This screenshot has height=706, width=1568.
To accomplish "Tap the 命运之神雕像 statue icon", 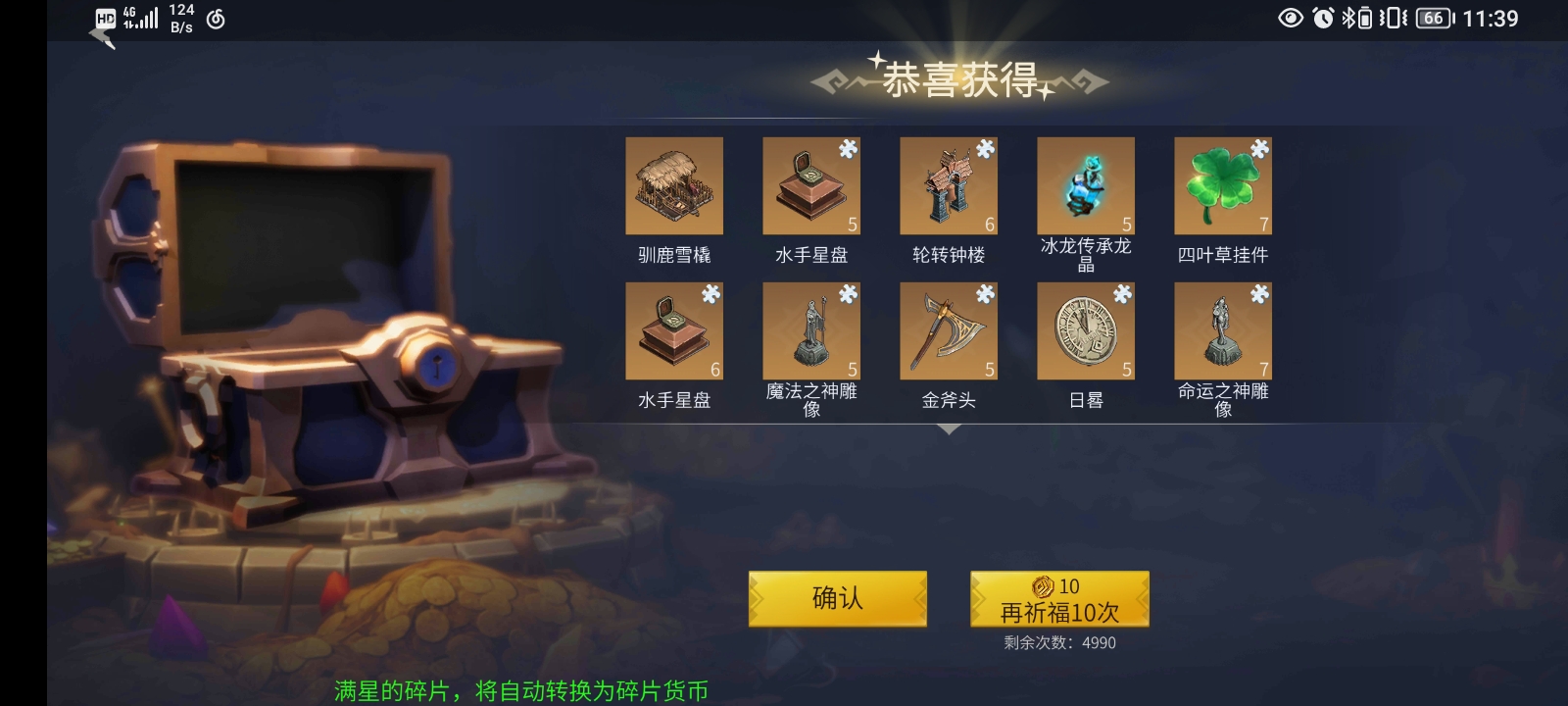I will (x=1223, y=329).
